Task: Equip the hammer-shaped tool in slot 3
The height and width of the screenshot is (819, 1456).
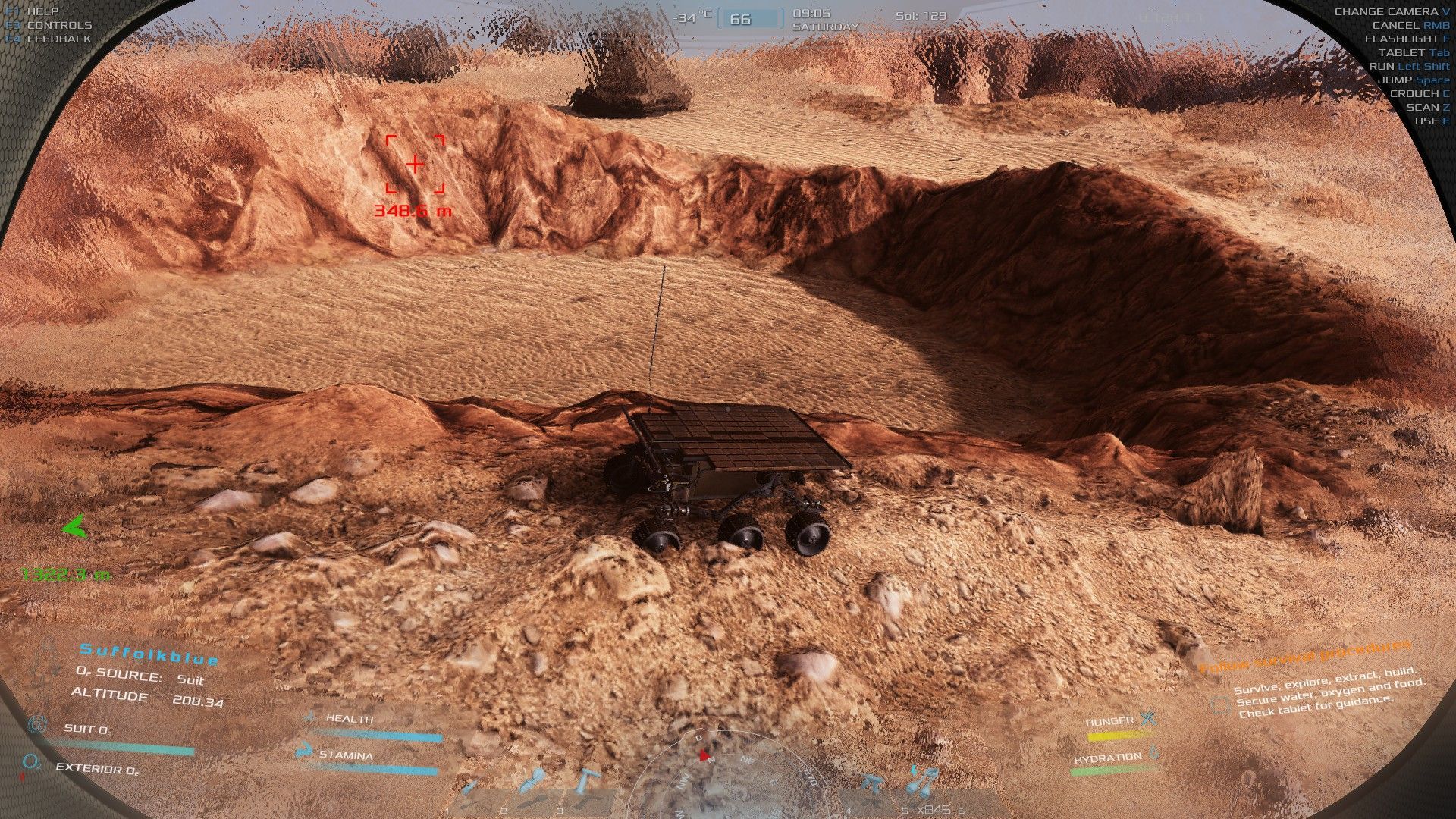Action: [588, 780]
